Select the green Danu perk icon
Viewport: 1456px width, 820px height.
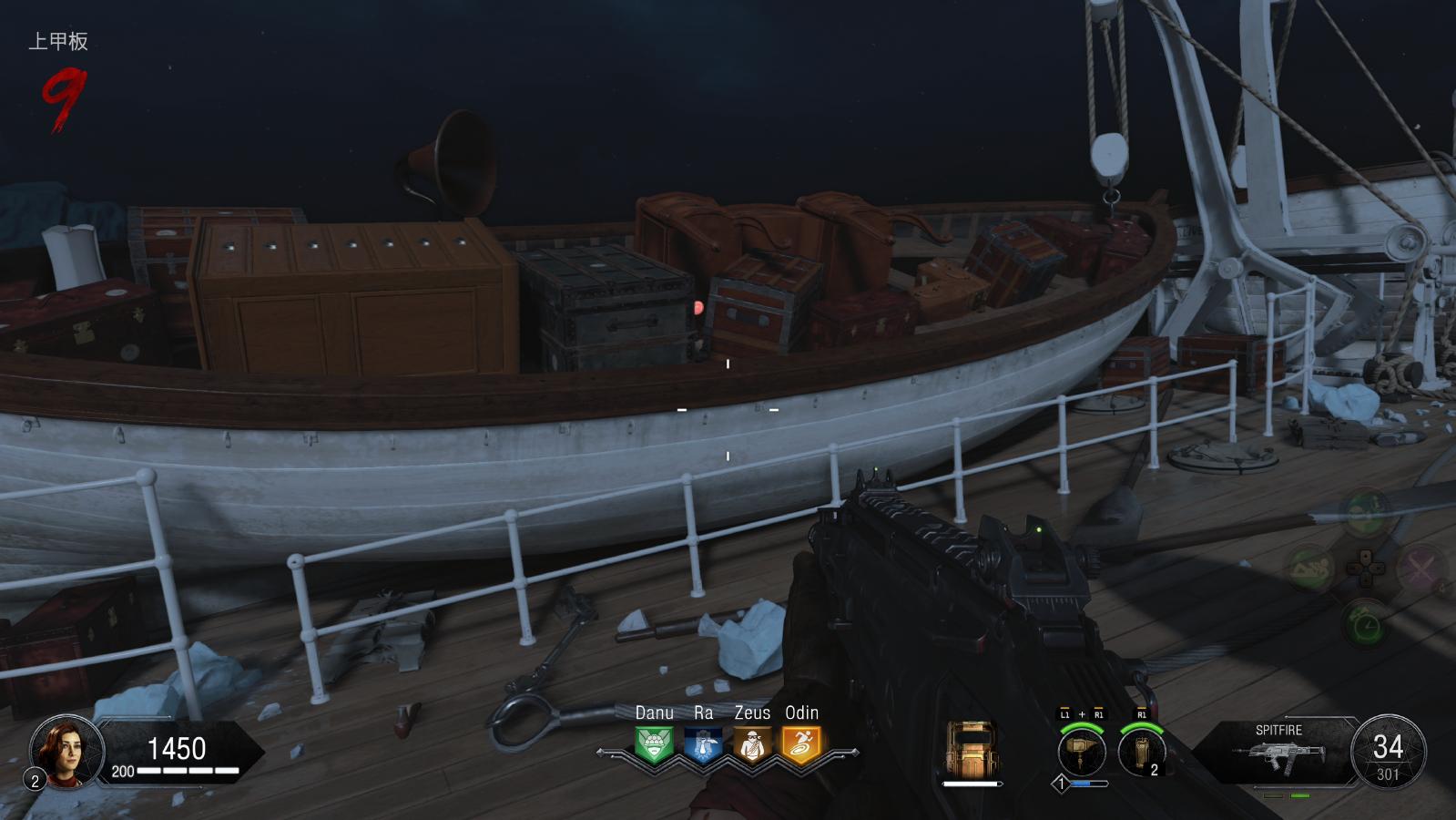click(654, 744)
